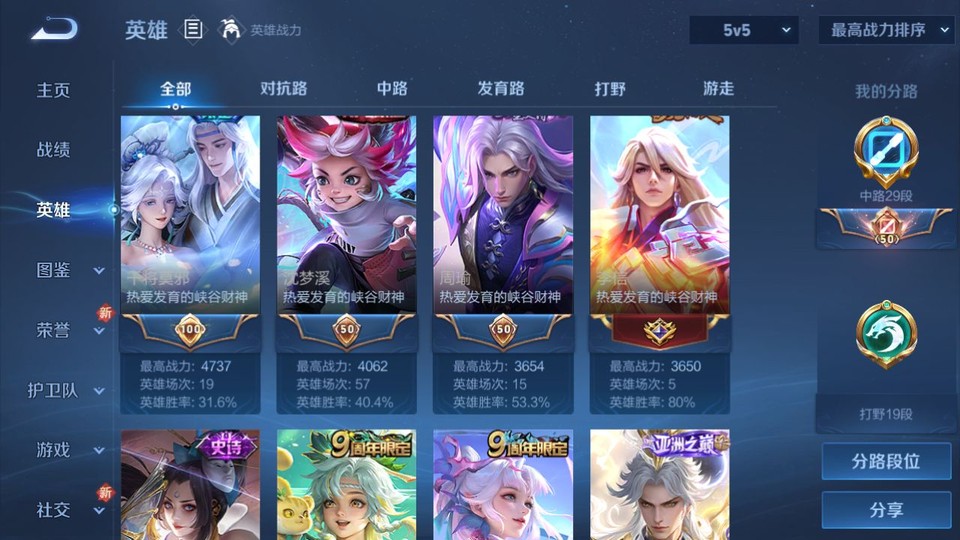Click the 分享 share button

[886, 510]
